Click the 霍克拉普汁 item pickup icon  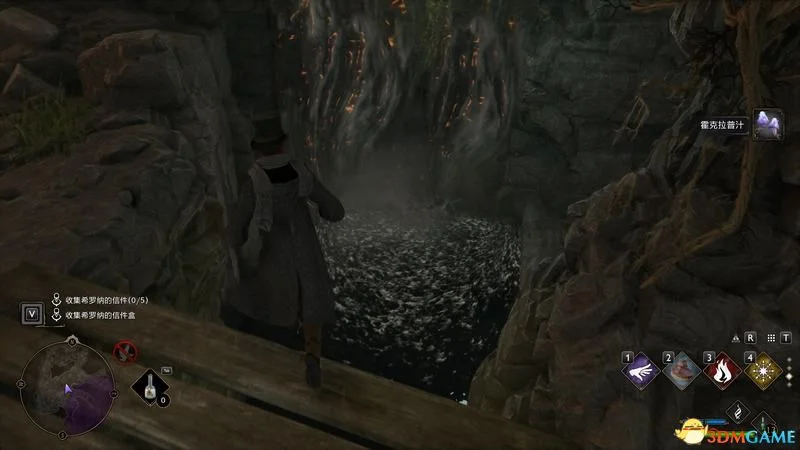click(768, 125)
